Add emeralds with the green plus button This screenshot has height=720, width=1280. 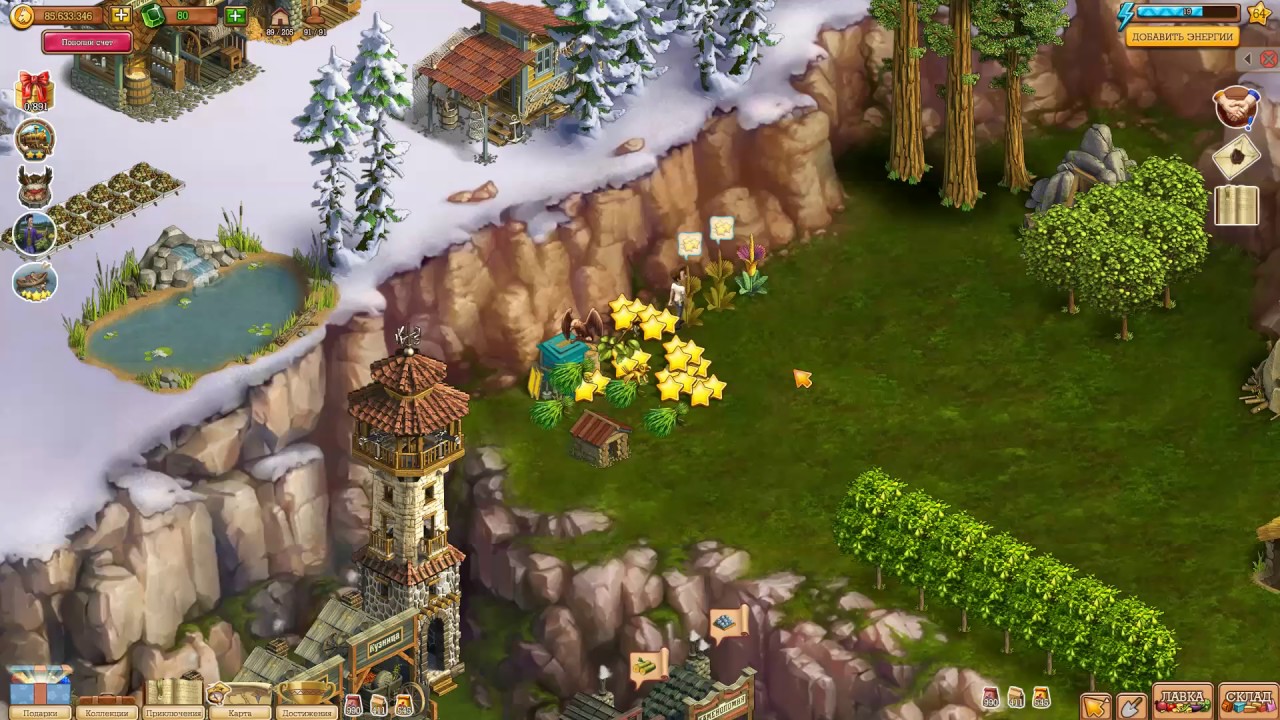236,16
